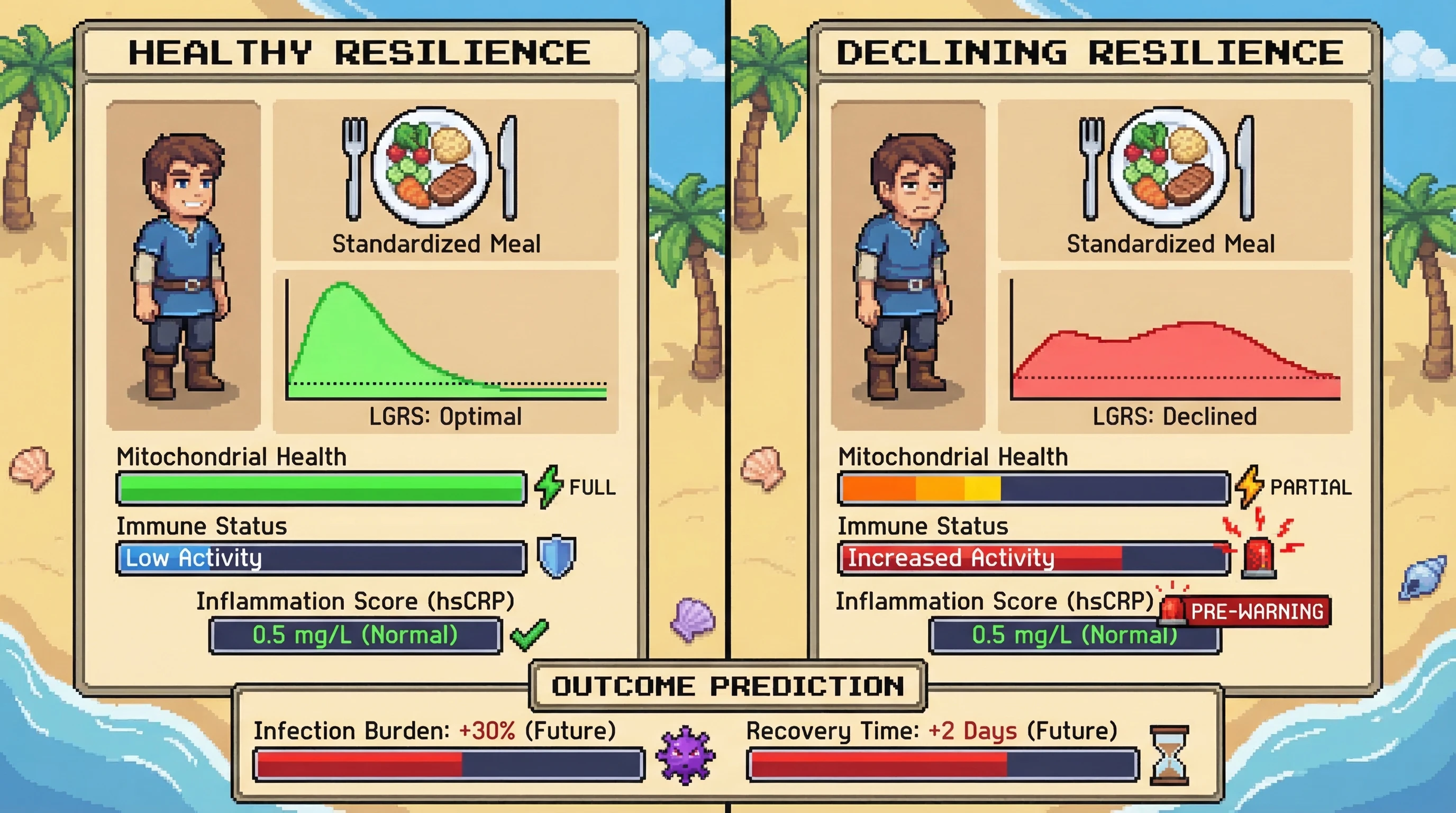1456x813 pixels.
Task: Click the hourglass Recovery Time icon
Action: (1169, 756)
